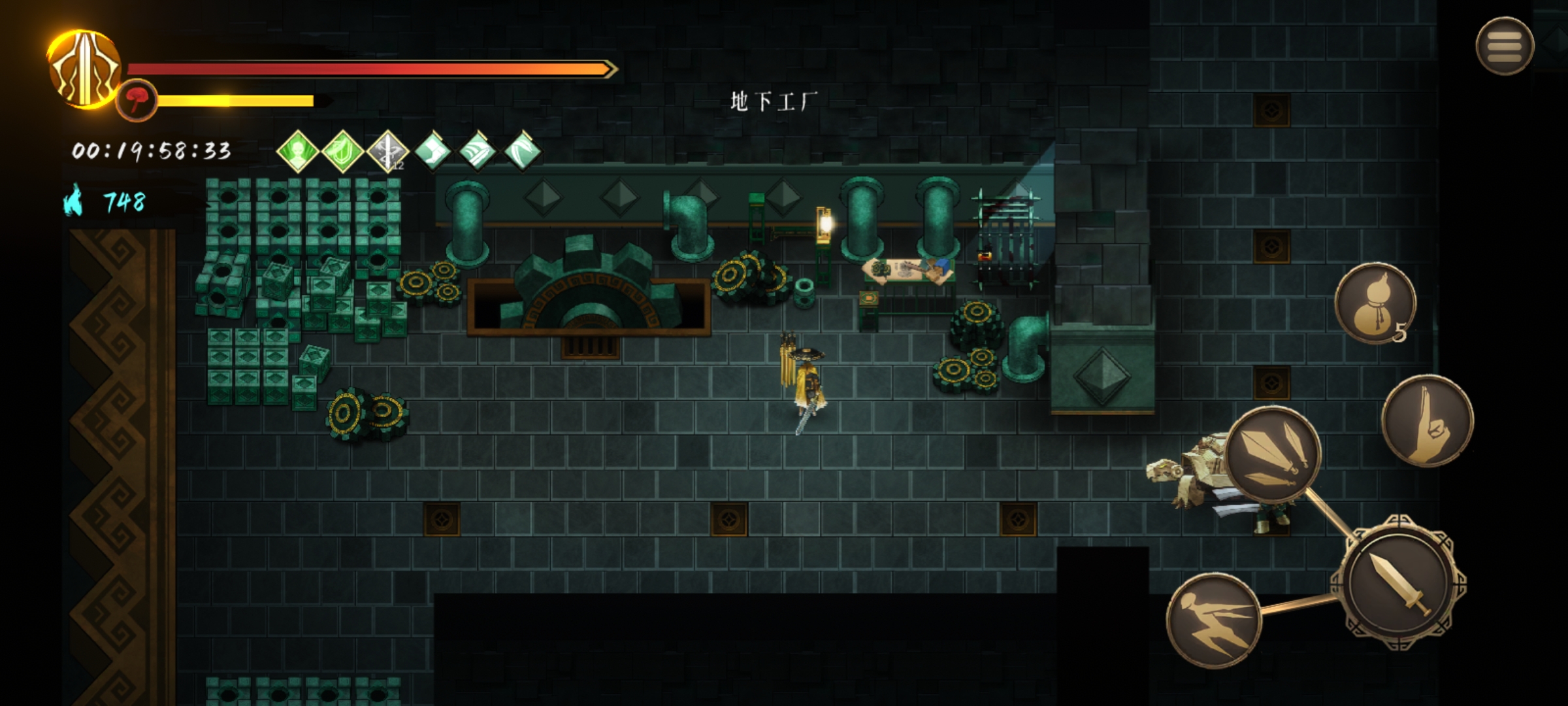Use the healing gourd item
This screenshot has width=1568, height=706.
click(1375, 304)
